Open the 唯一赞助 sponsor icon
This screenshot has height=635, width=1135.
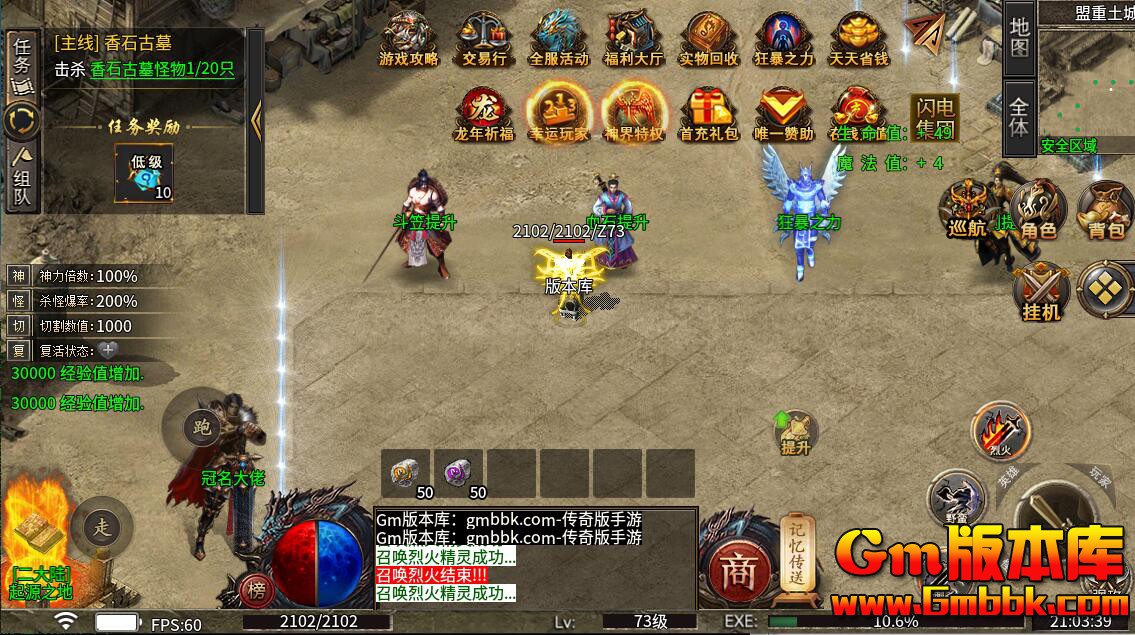click(x=783, y=112)
